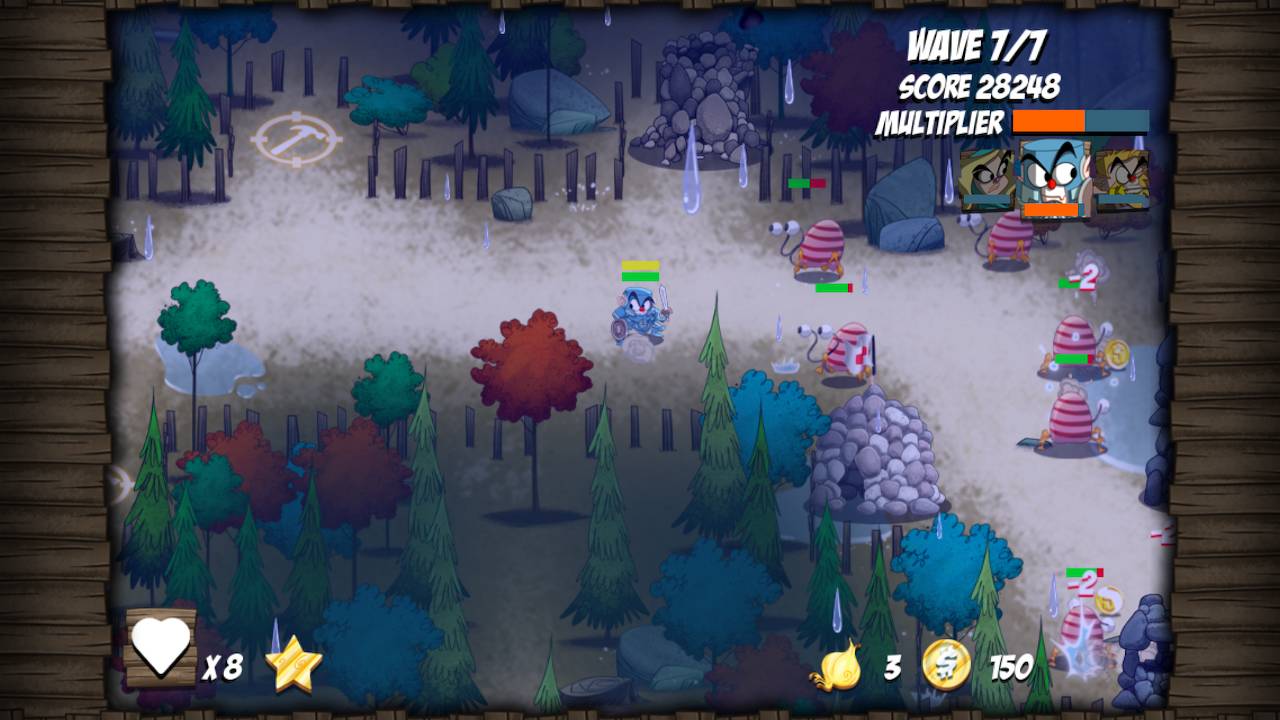
Task: Click the hammer build marker circle
Action: [297, 138]
